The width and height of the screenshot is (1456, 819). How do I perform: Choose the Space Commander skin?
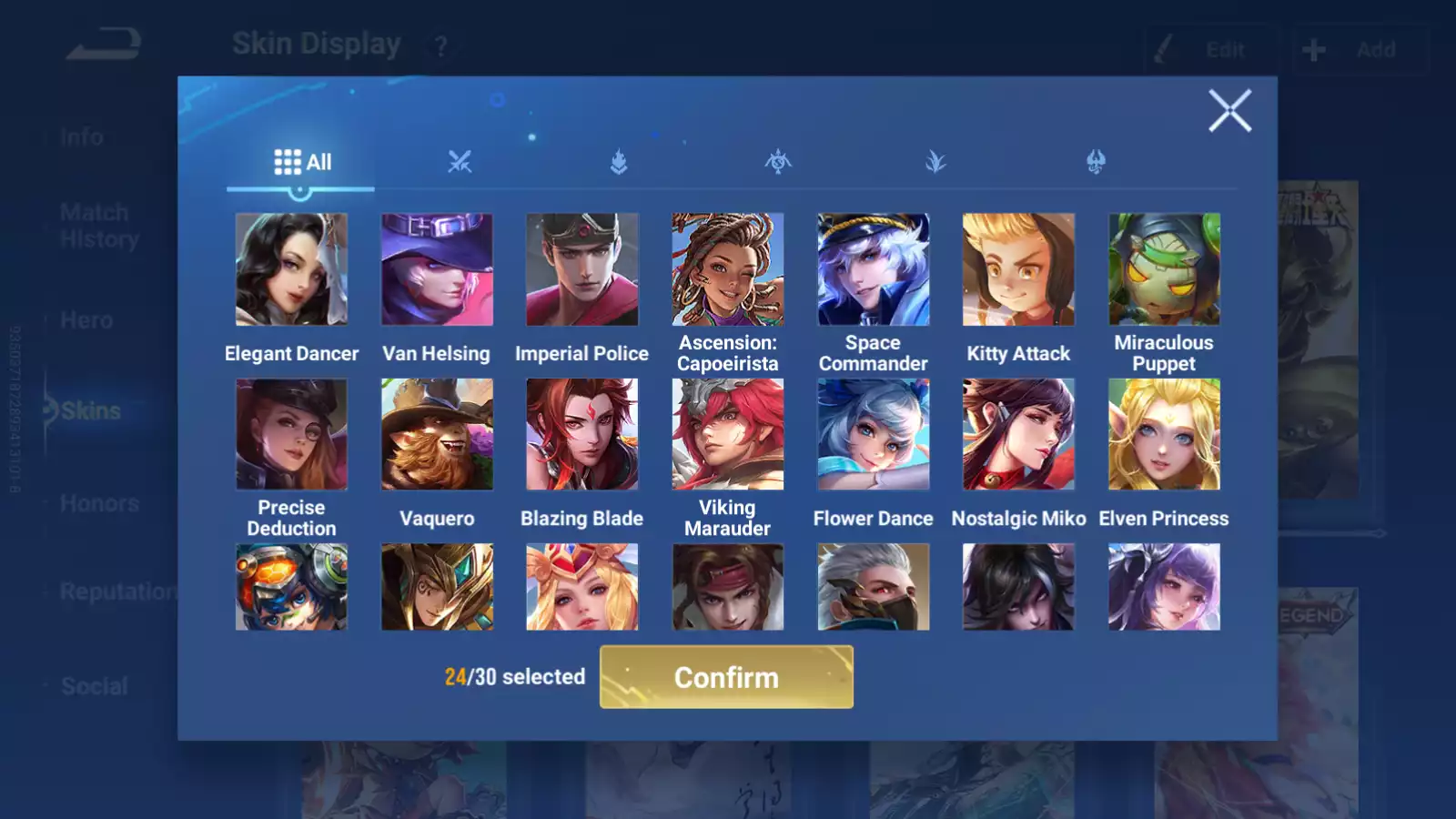pos(873,269)
